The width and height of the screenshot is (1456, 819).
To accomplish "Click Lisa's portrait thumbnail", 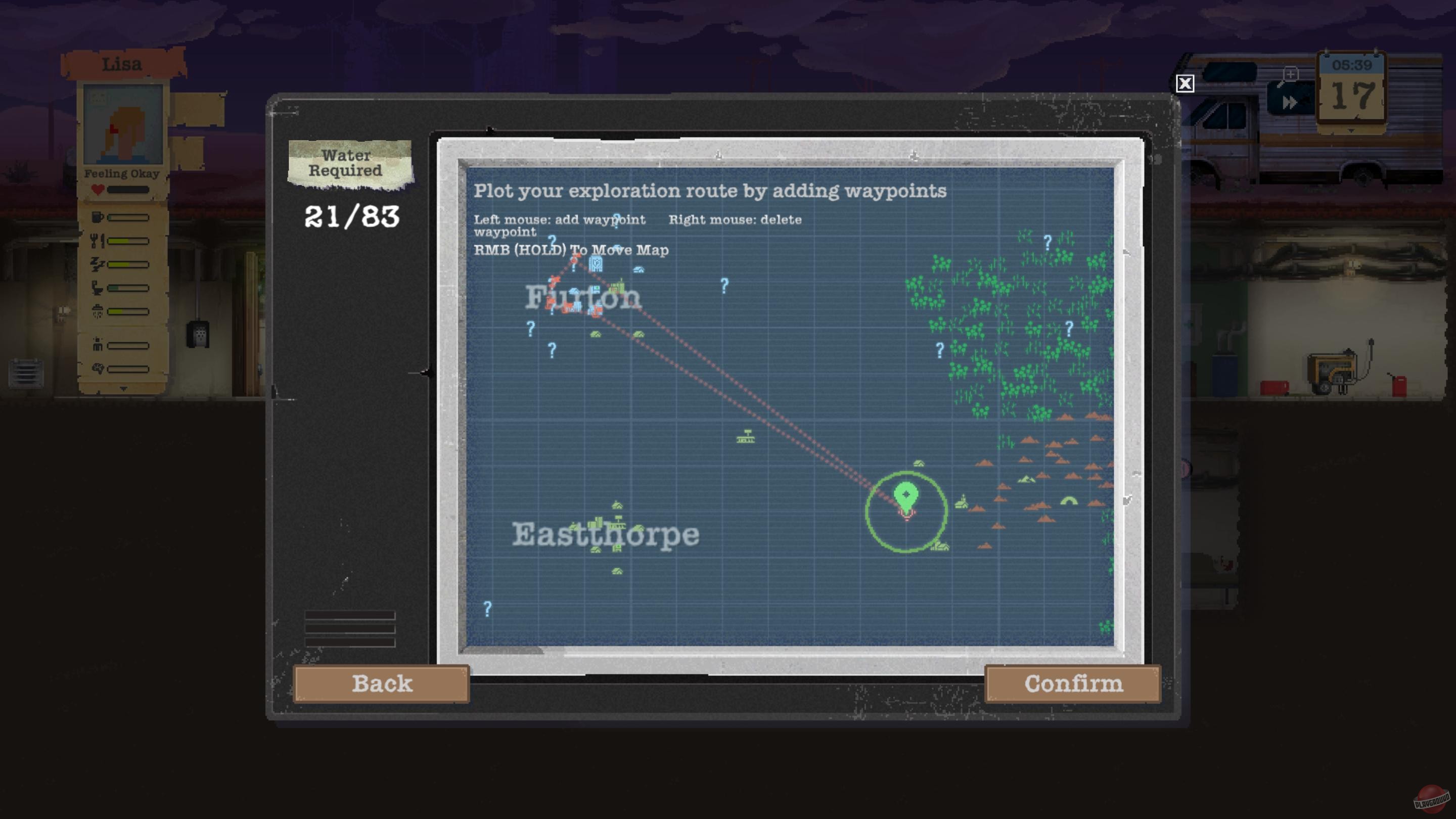I will pyautogui.click(x=123, y=125).
